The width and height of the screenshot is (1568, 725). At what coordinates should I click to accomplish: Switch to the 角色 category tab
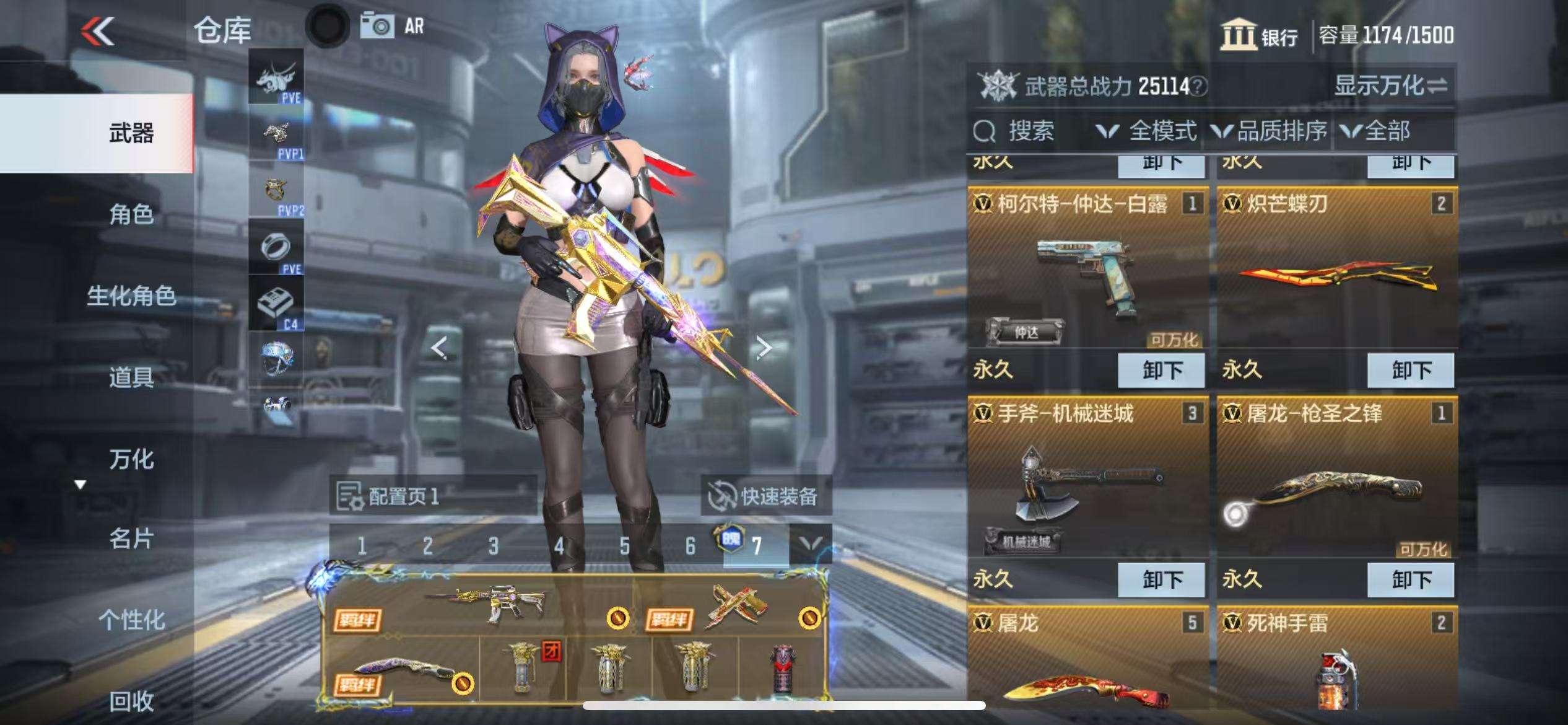click(131, 214)
